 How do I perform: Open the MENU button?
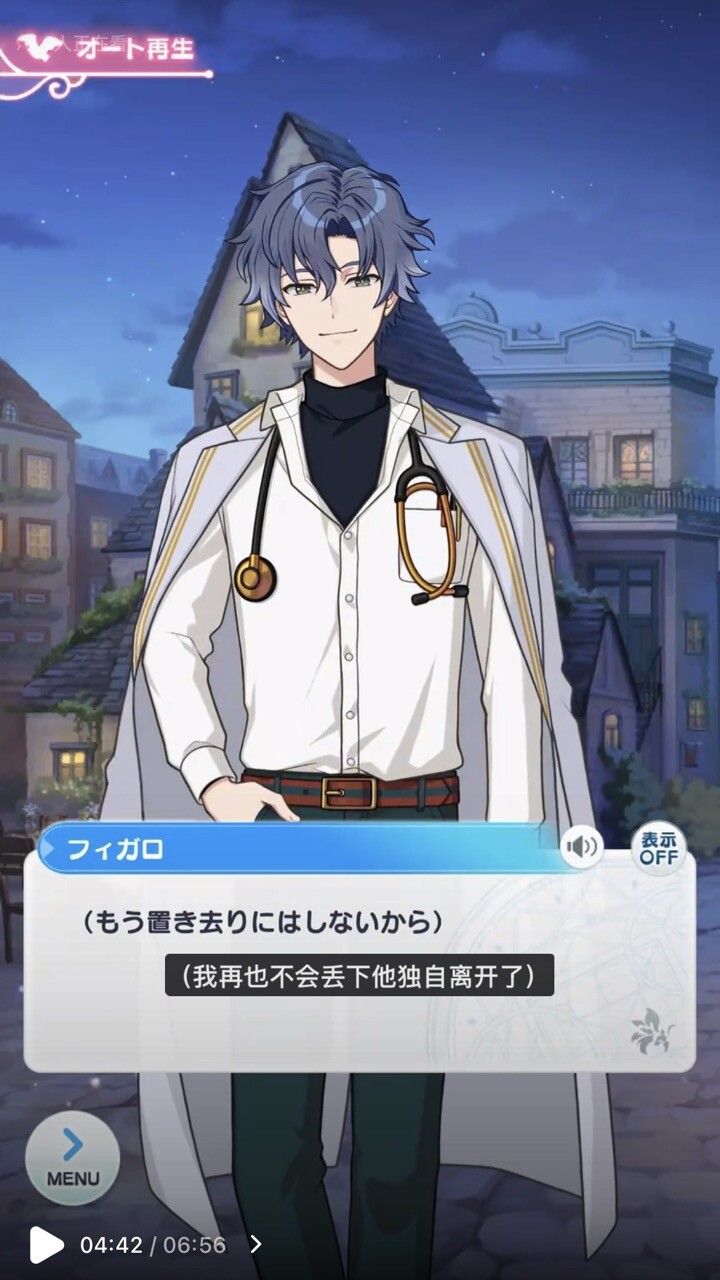72,1157
